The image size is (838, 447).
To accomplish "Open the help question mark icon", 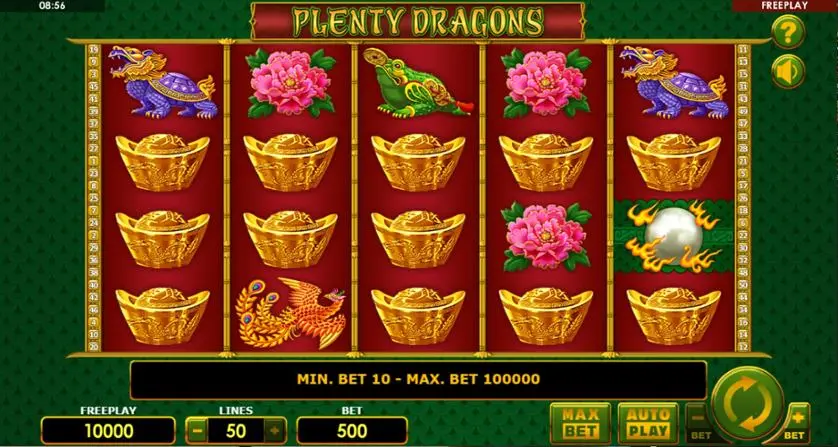I will pyautogui.click(x=789, y=32).
